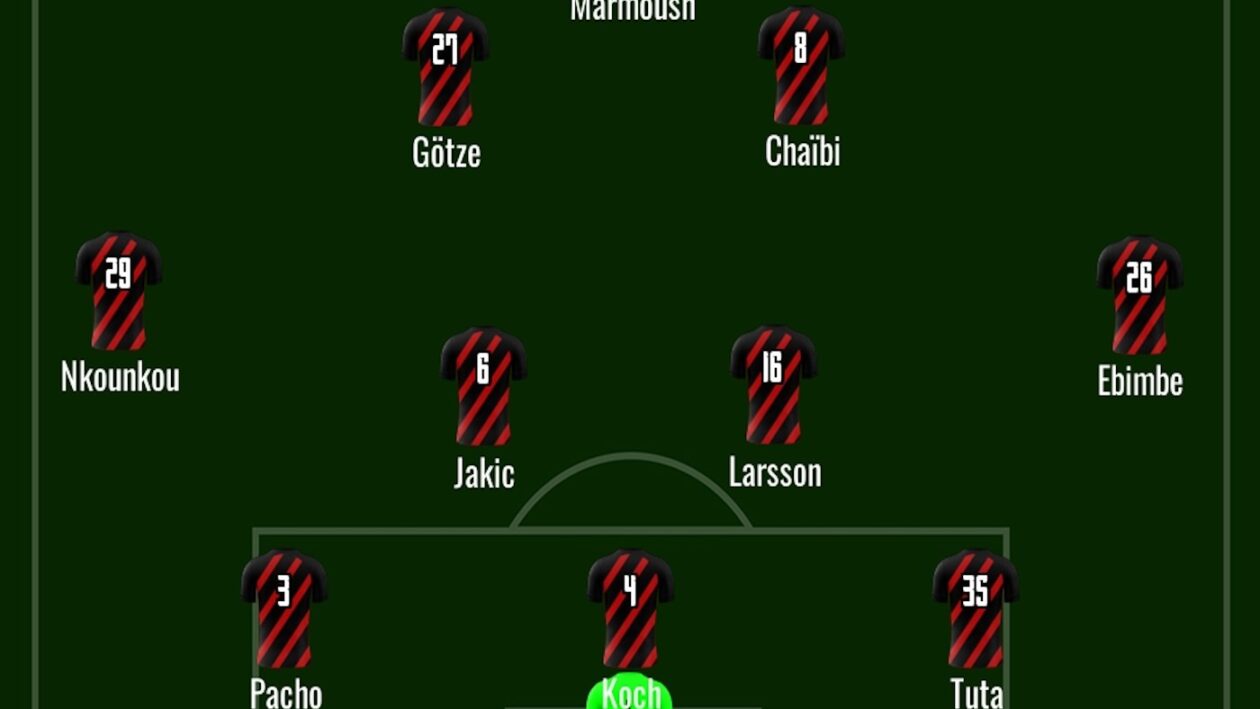Choose Chaïbi's number 8 shirt
Image resolution: width=1260 pixels, height=709 pixels.
[801, 67]
